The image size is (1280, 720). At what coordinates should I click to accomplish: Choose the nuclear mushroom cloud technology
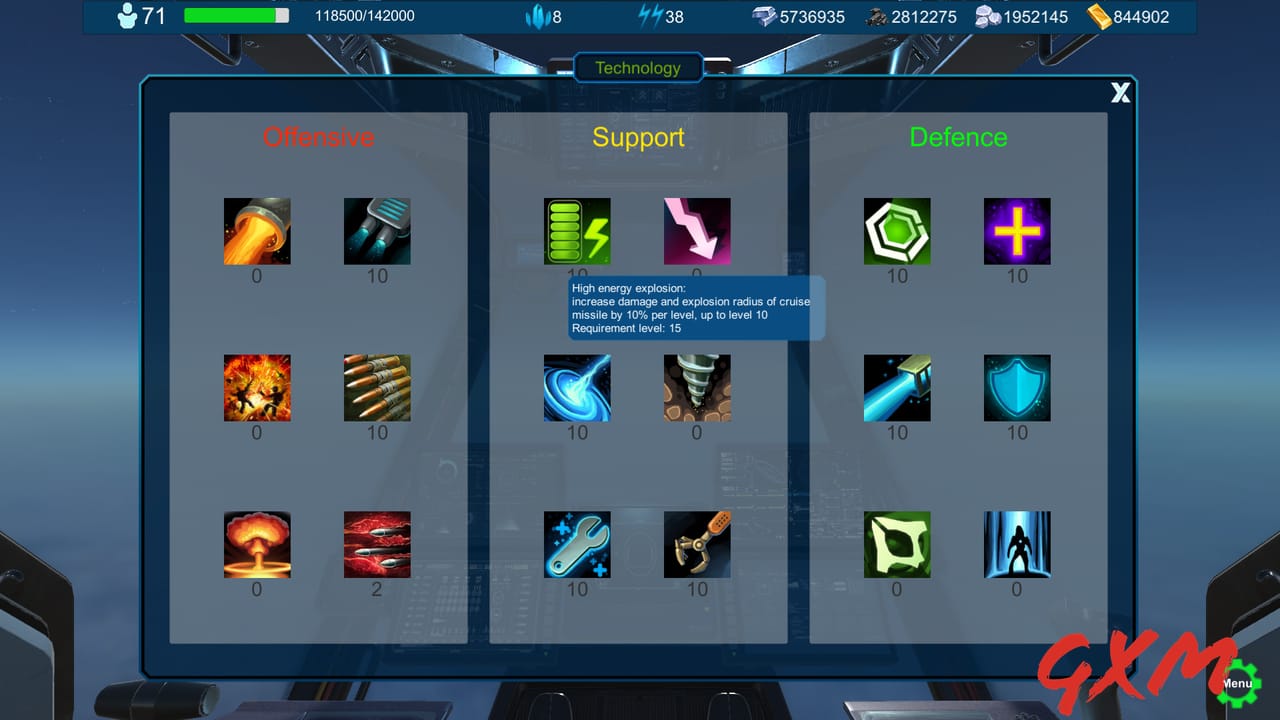pos(257,544)
